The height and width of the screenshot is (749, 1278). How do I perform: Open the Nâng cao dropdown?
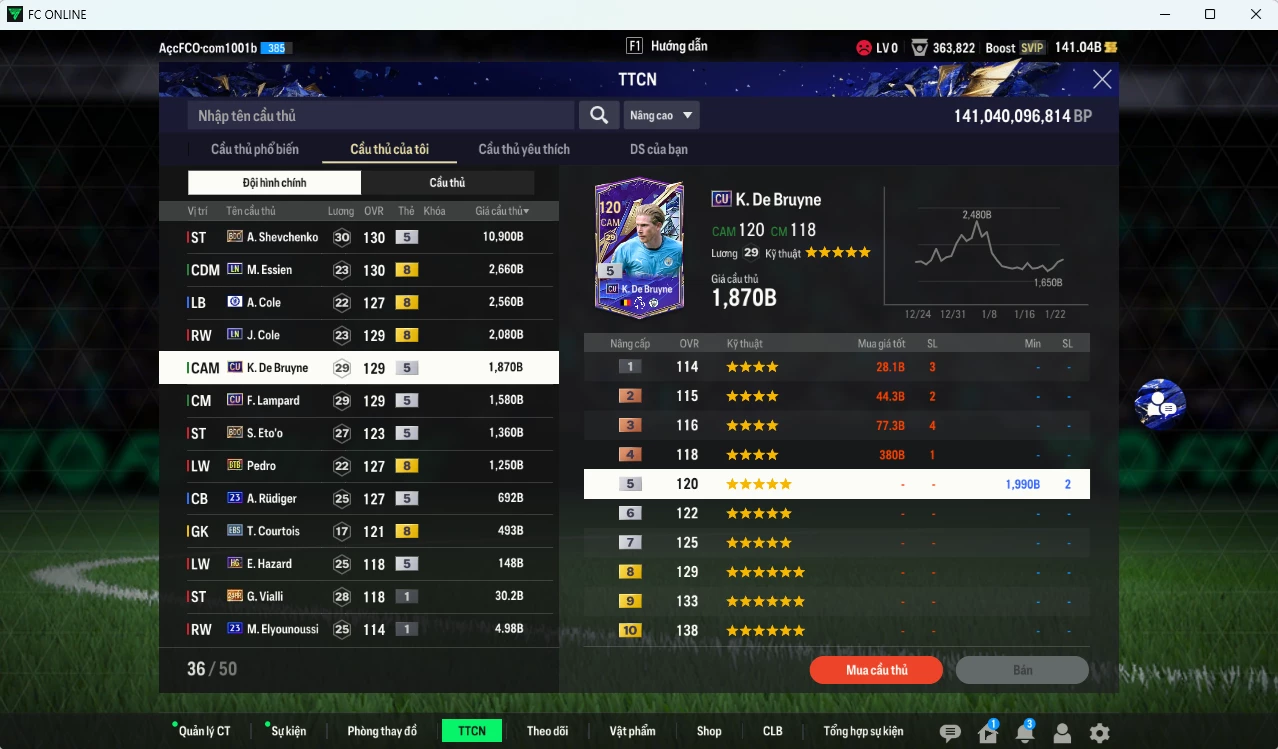pos(661,116)
